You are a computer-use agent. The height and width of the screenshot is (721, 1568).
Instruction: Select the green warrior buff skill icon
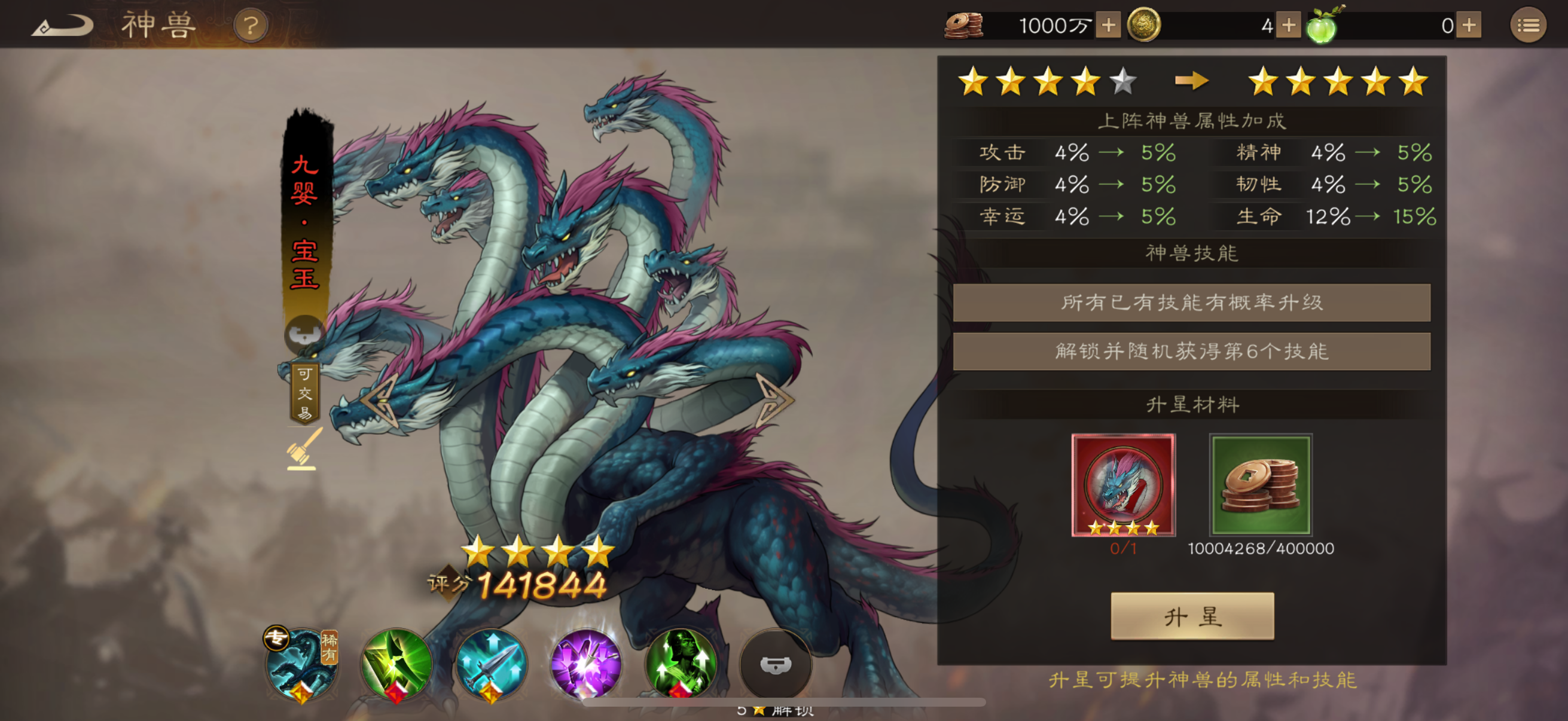pyautogui.click(x=681, y=664)
